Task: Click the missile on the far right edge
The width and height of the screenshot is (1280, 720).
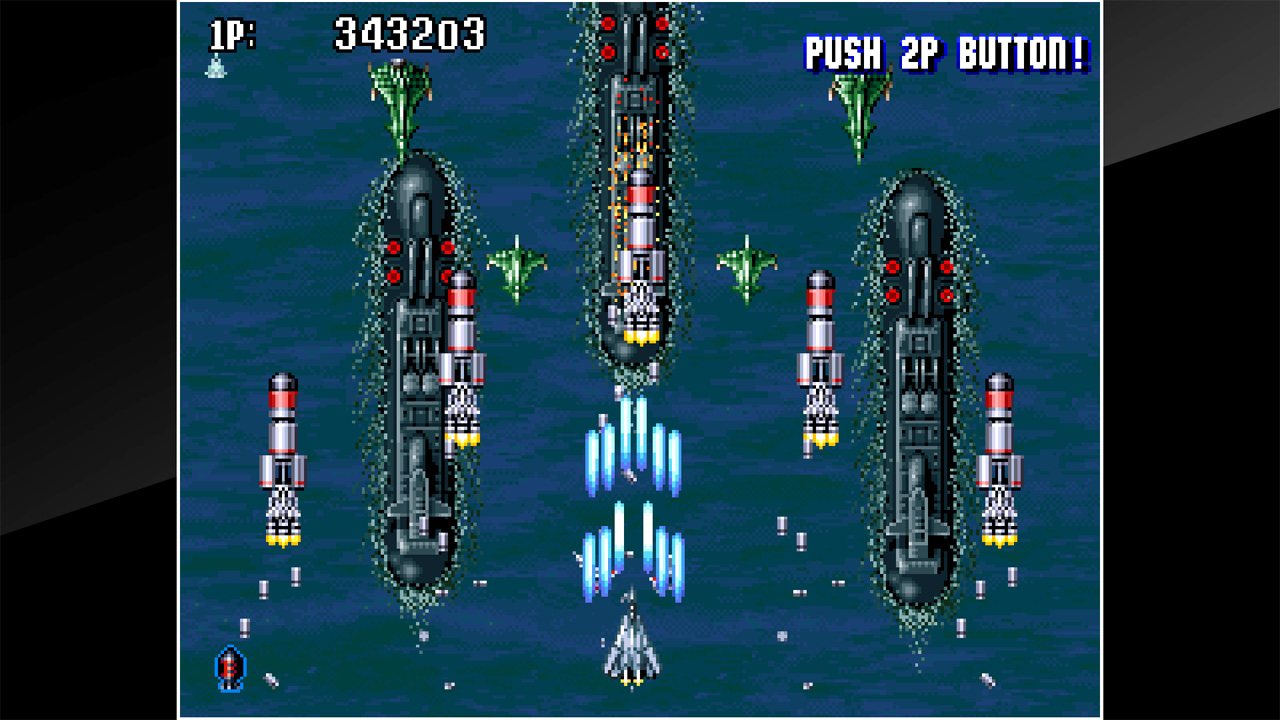Action: [996, 460]
